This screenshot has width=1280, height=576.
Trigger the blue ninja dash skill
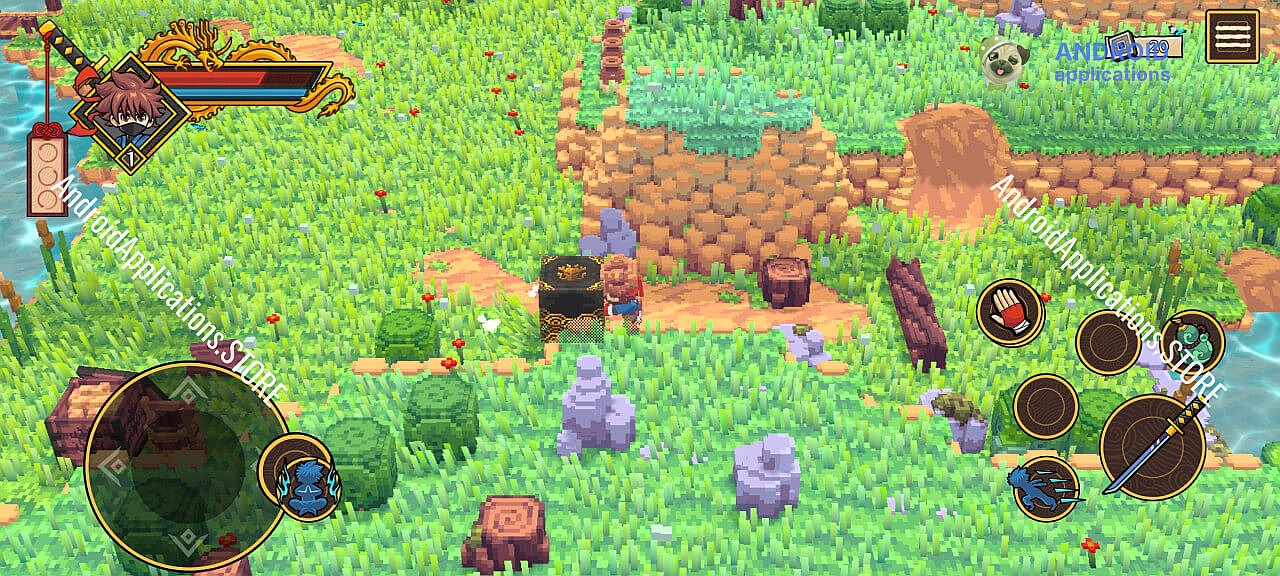[x=1046, y=488]
